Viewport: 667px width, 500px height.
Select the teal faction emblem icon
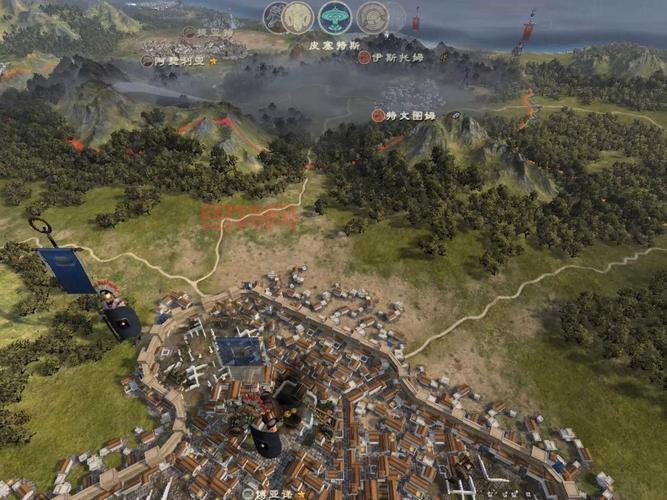coord(335,17)
